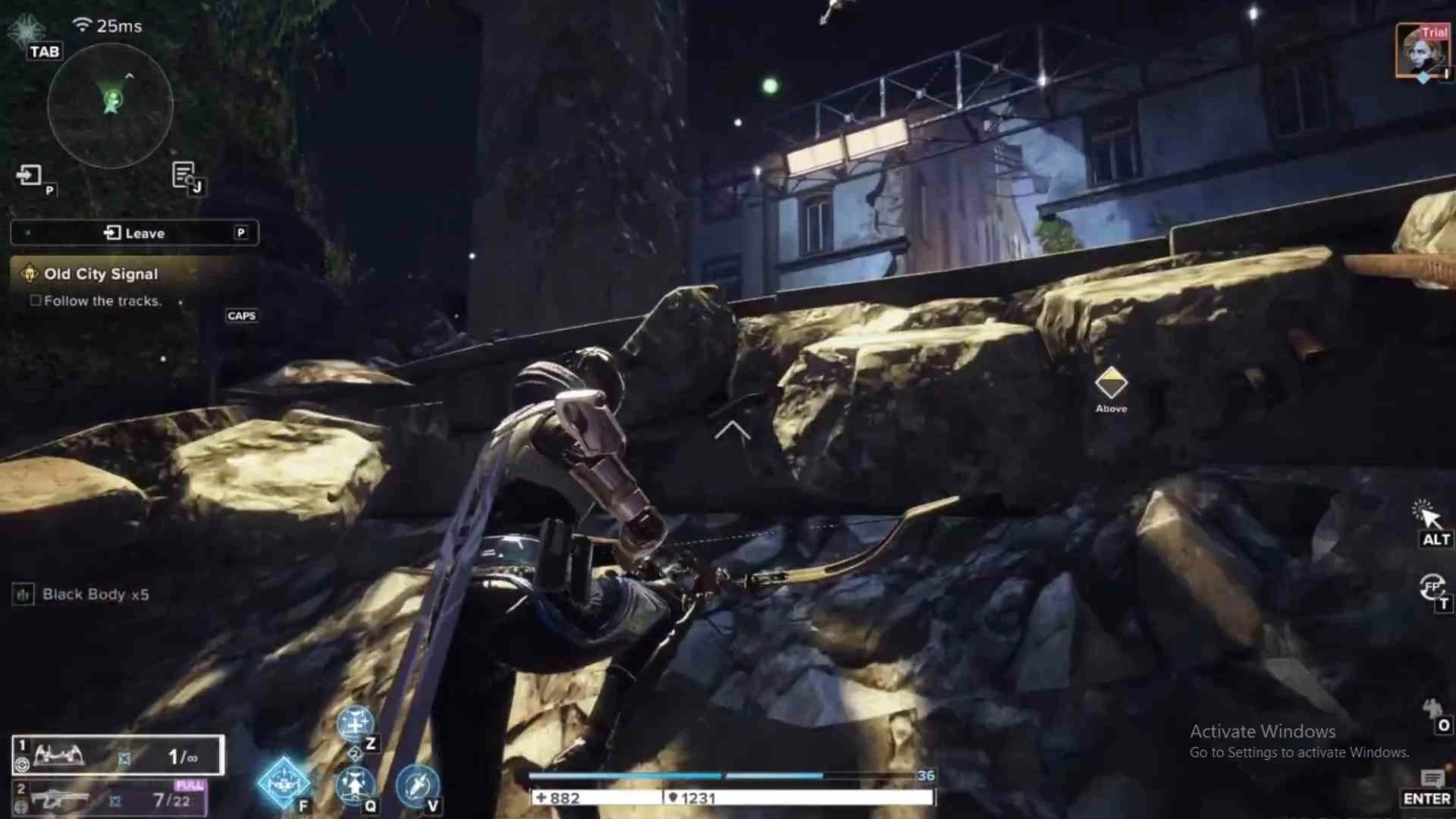Activate the diamond-shaped F ability
This screenshot has height=819, width=1456.
pos(284,783)
